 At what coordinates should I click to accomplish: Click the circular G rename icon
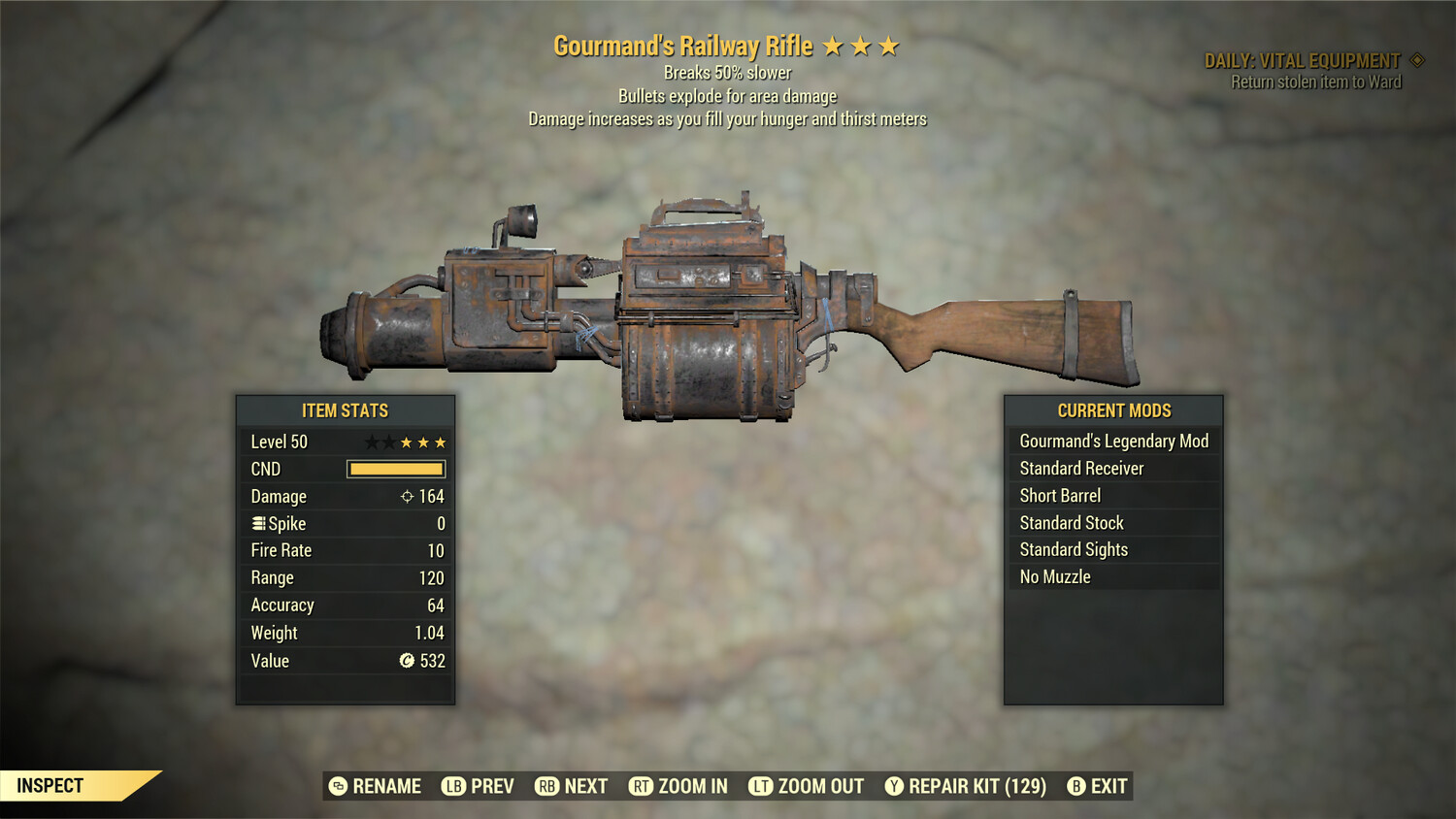tap(338, 786)
